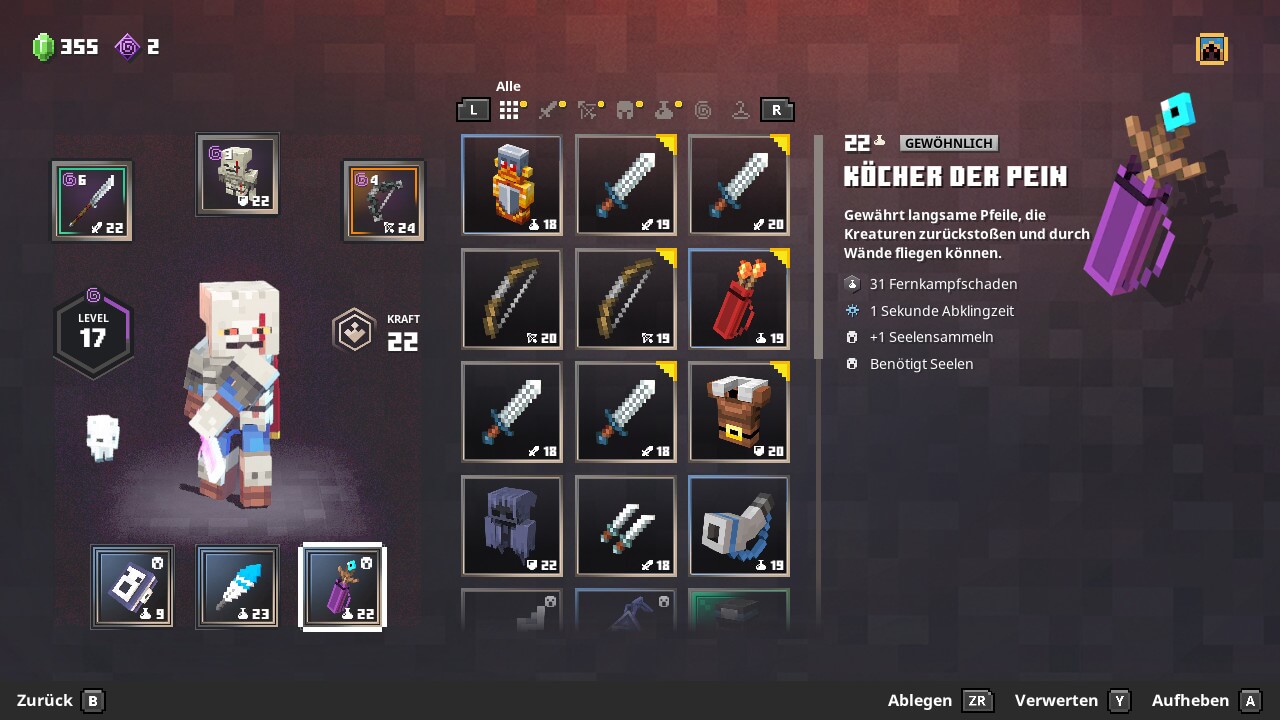Select the equipped purple Torment Quiver artifact
Viewport: 1280px width, 720px height.
point(342,587)
